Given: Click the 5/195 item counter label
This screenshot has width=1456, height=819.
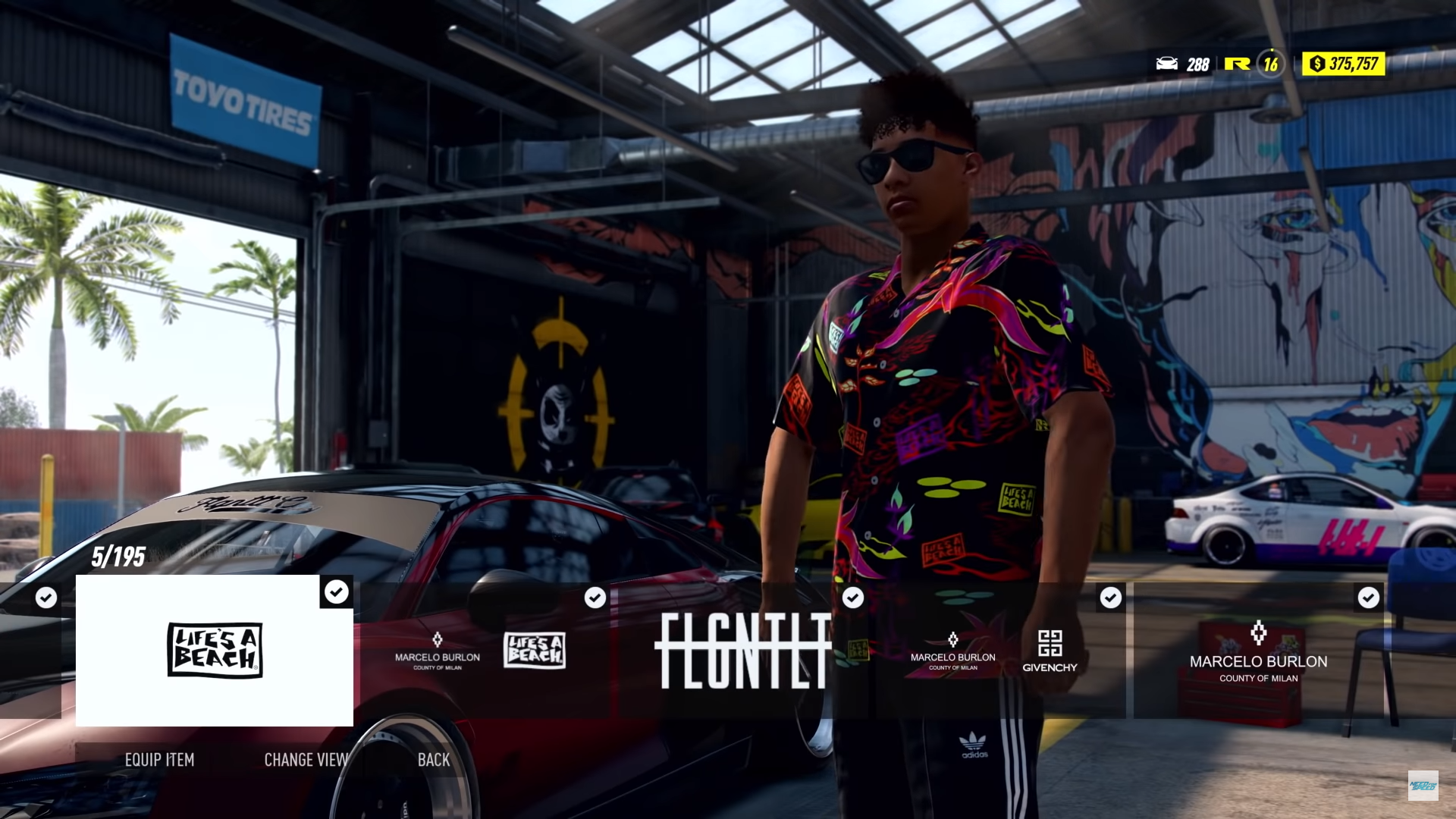Looking at the screenshot, I should coord(118,556).
